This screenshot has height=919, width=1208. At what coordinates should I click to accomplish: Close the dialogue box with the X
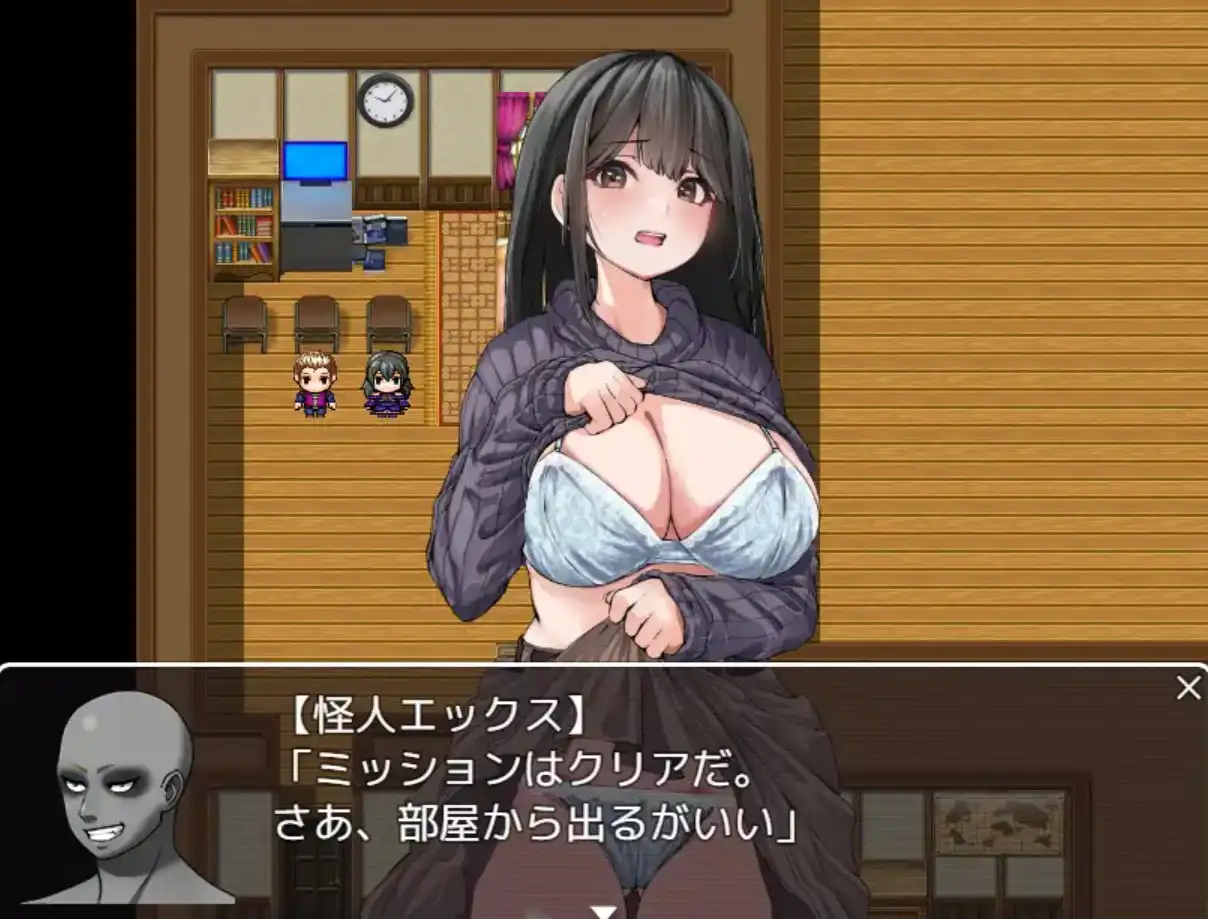1188,688
